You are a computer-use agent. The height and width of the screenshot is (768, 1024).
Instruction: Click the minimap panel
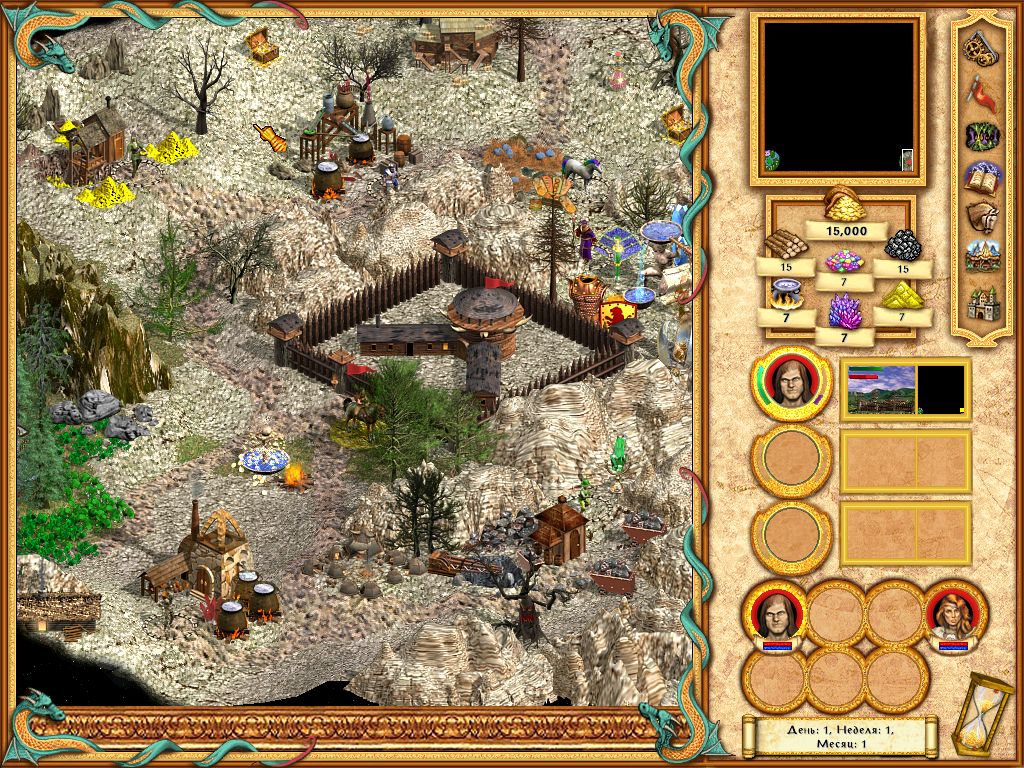[x=837, y=97]
